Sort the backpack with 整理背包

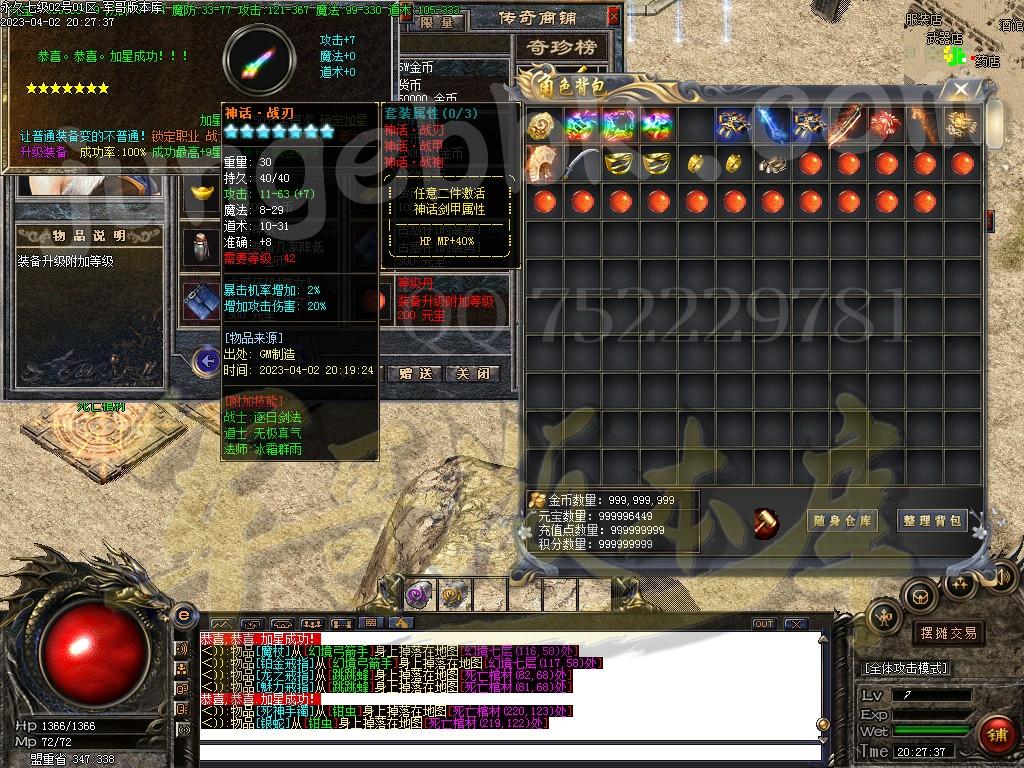931,520
